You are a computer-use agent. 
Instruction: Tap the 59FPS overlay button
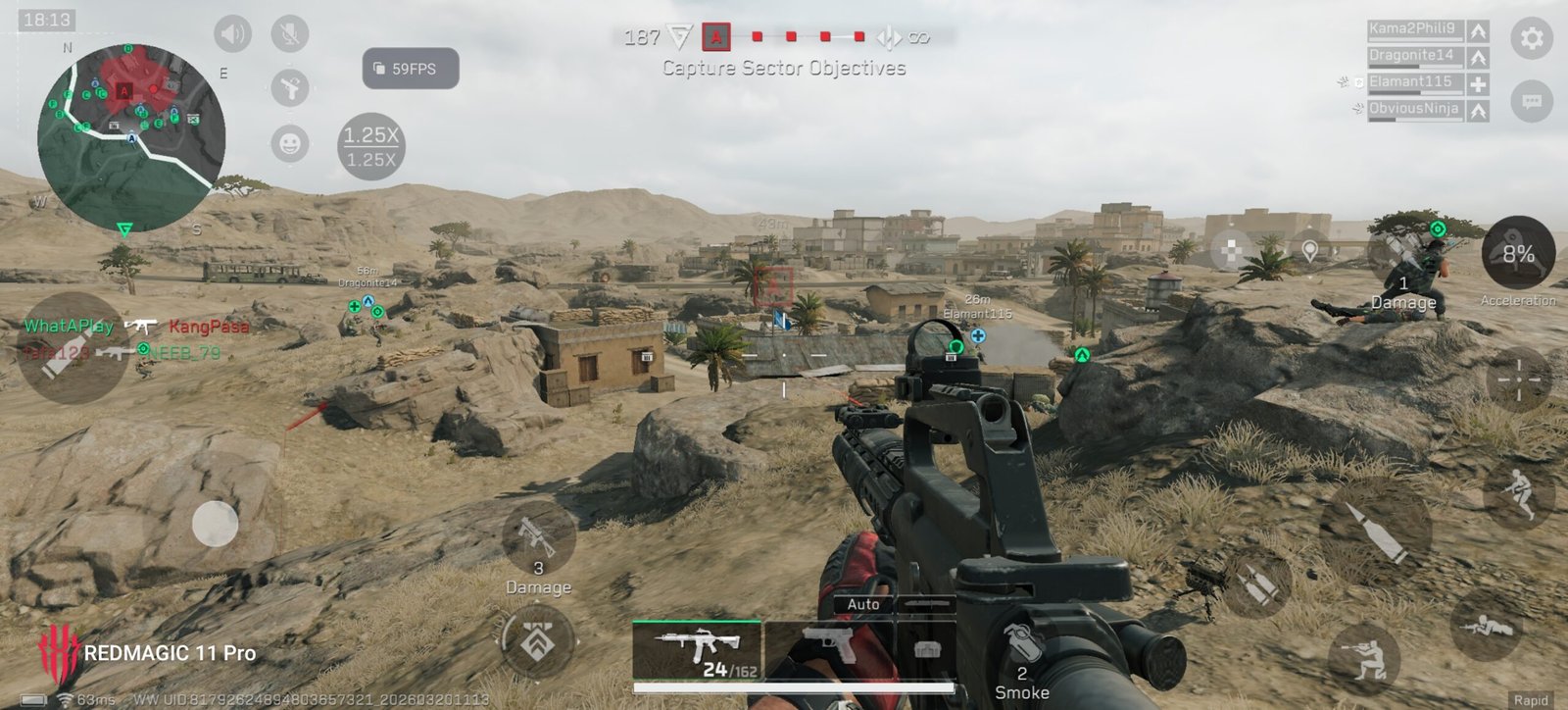tap(411, 69)
